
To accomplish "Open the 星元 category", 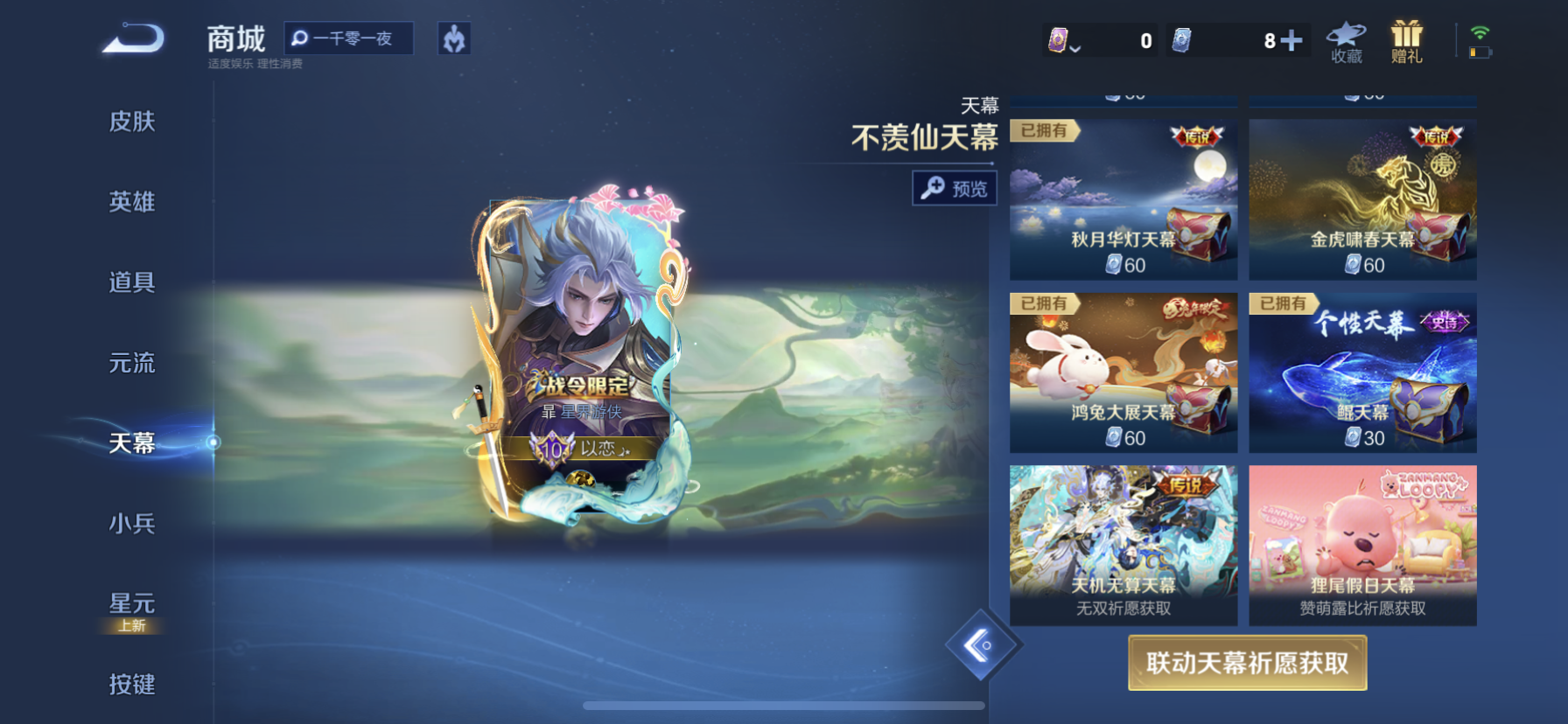I will coord(132,604).
